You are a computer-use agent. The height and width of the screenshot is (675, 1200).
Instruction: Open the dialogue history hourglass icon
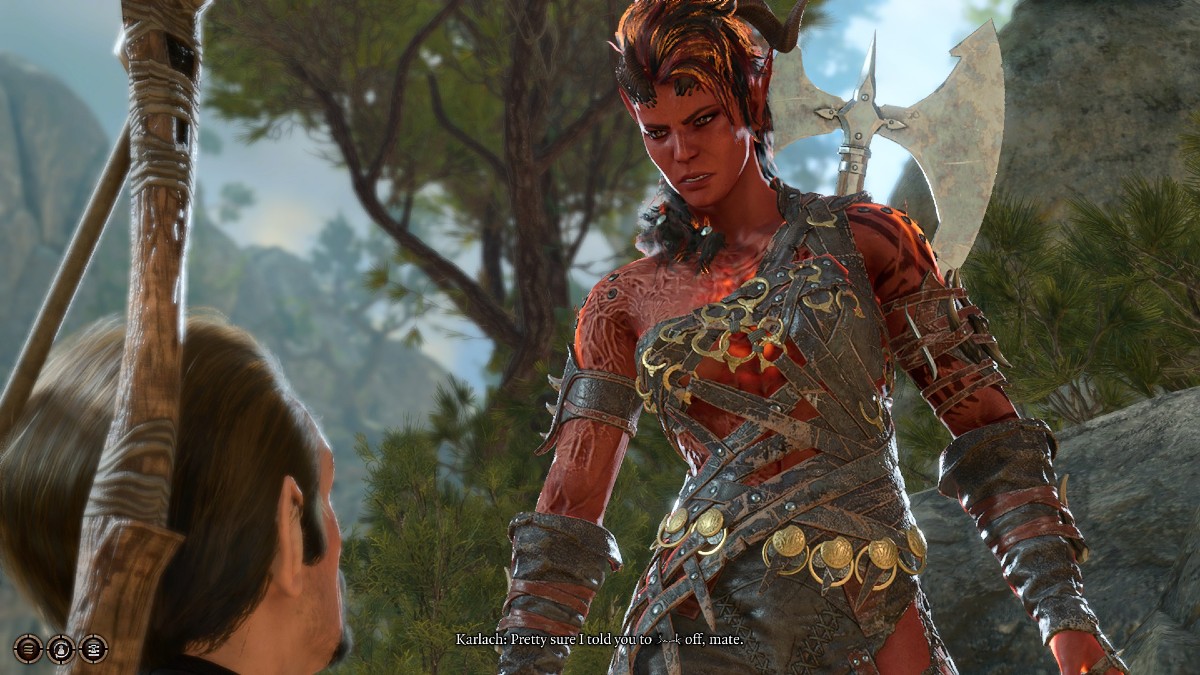[x=93, y=649]
